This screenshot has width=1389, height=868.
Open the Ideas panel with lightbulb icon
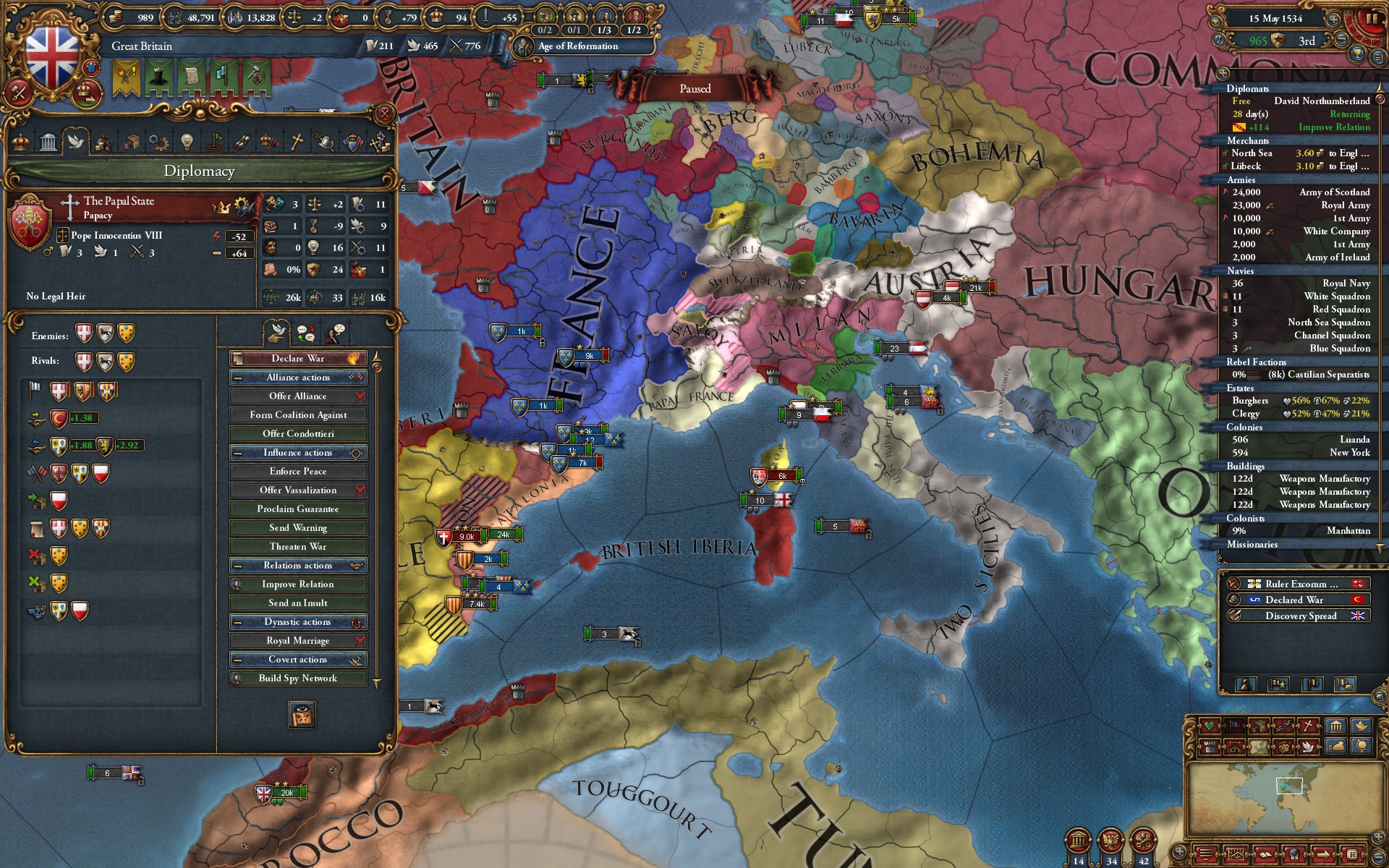(x=186, y=142)
